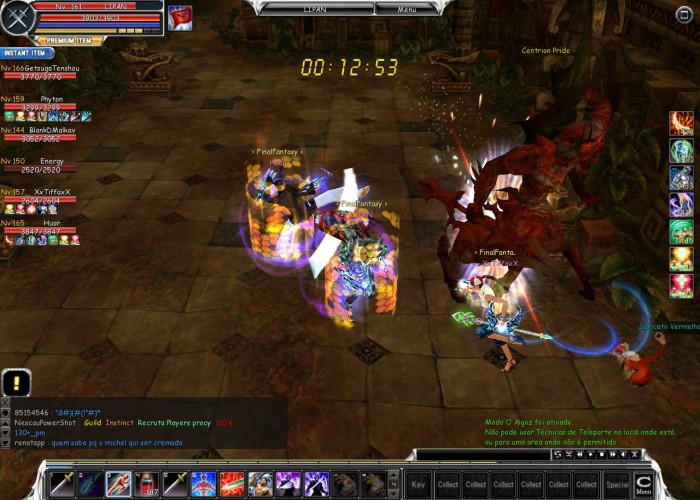700x500 pixels.
Task: Click the round button at top-right corner
Action: [x=683, y=13]
